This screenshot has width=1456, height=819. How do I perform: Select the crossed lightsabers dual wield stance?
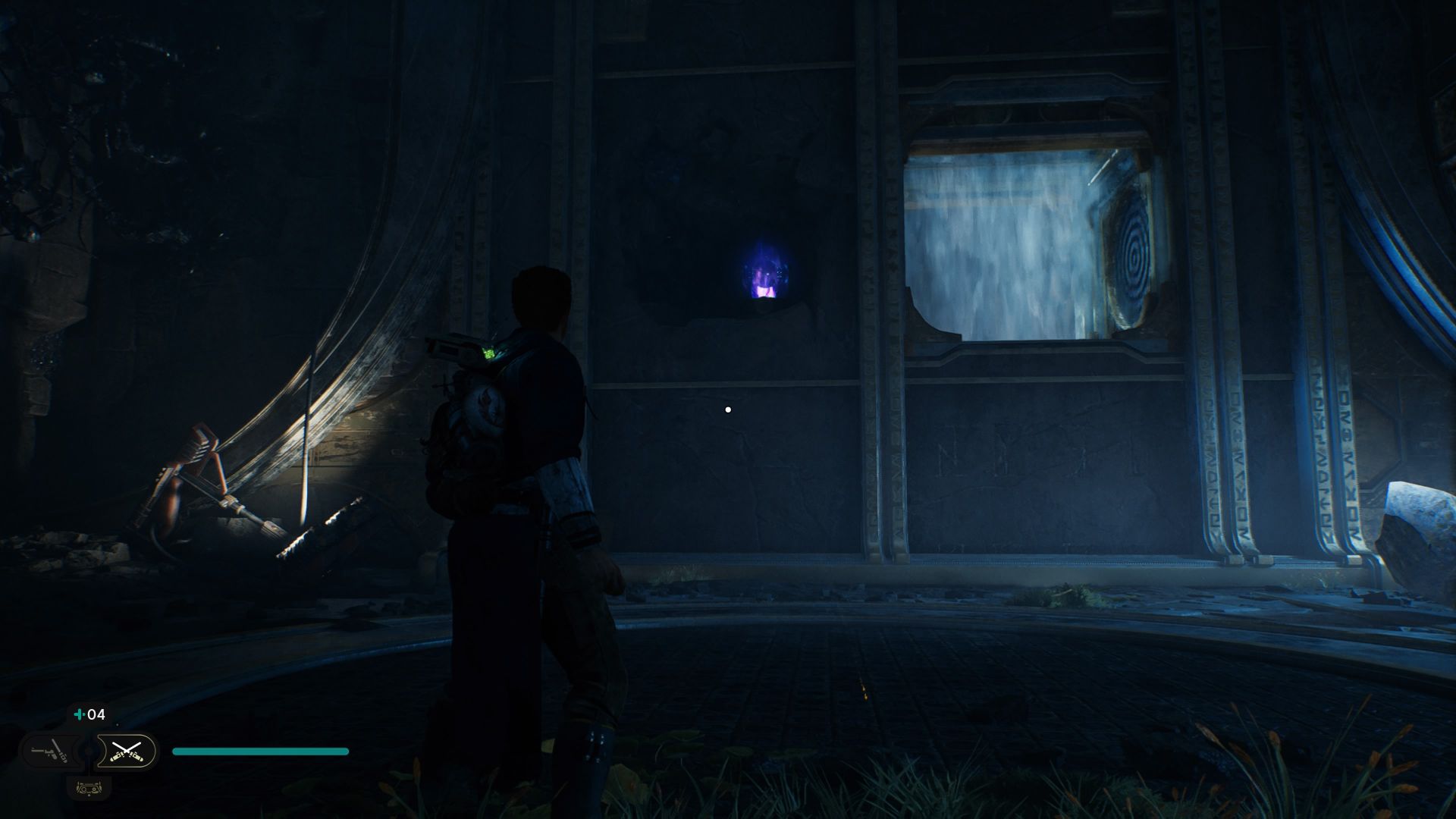(x=126, y=752)
